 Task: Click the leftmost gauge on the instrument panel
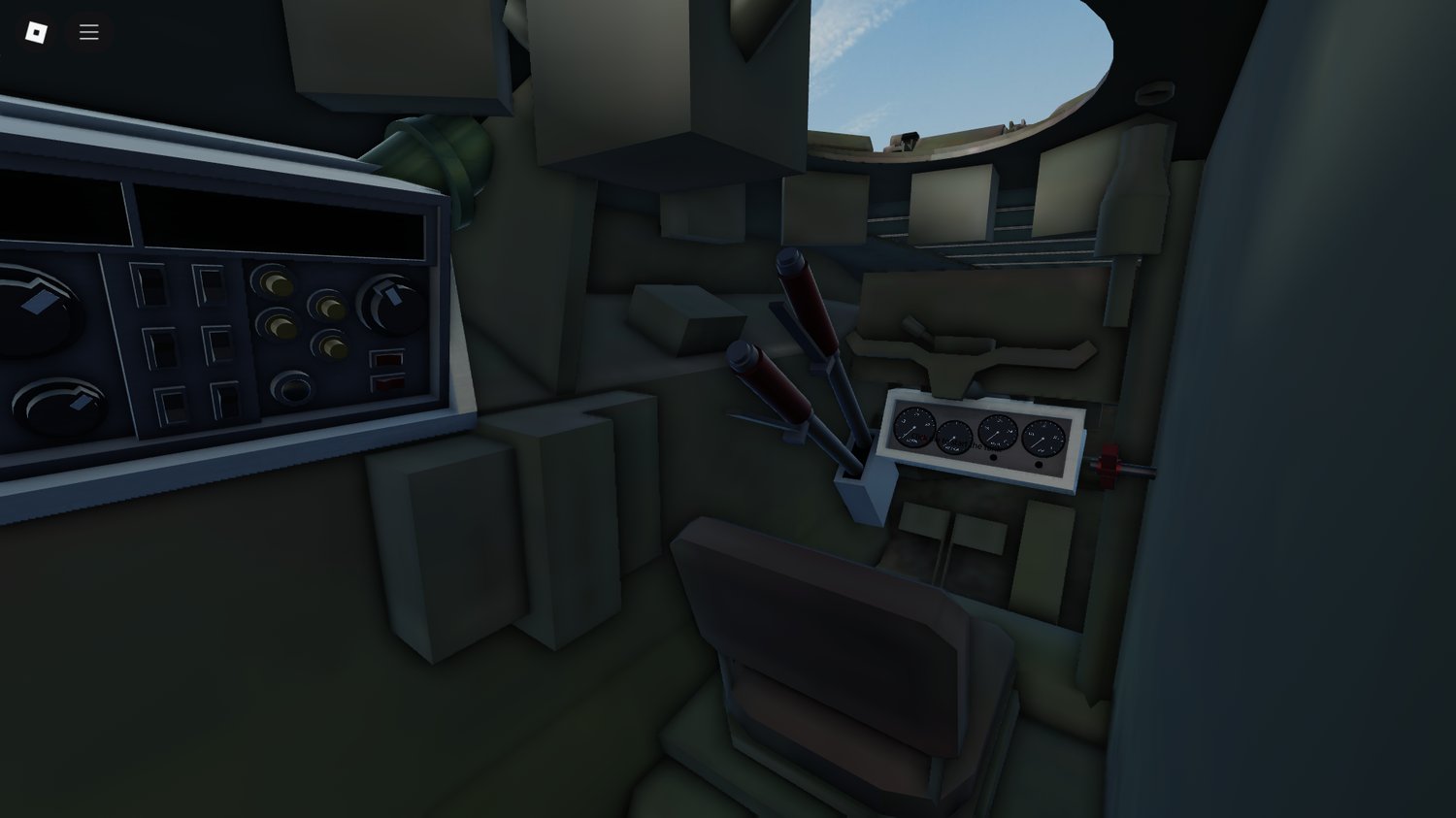[x=913, y=428]
